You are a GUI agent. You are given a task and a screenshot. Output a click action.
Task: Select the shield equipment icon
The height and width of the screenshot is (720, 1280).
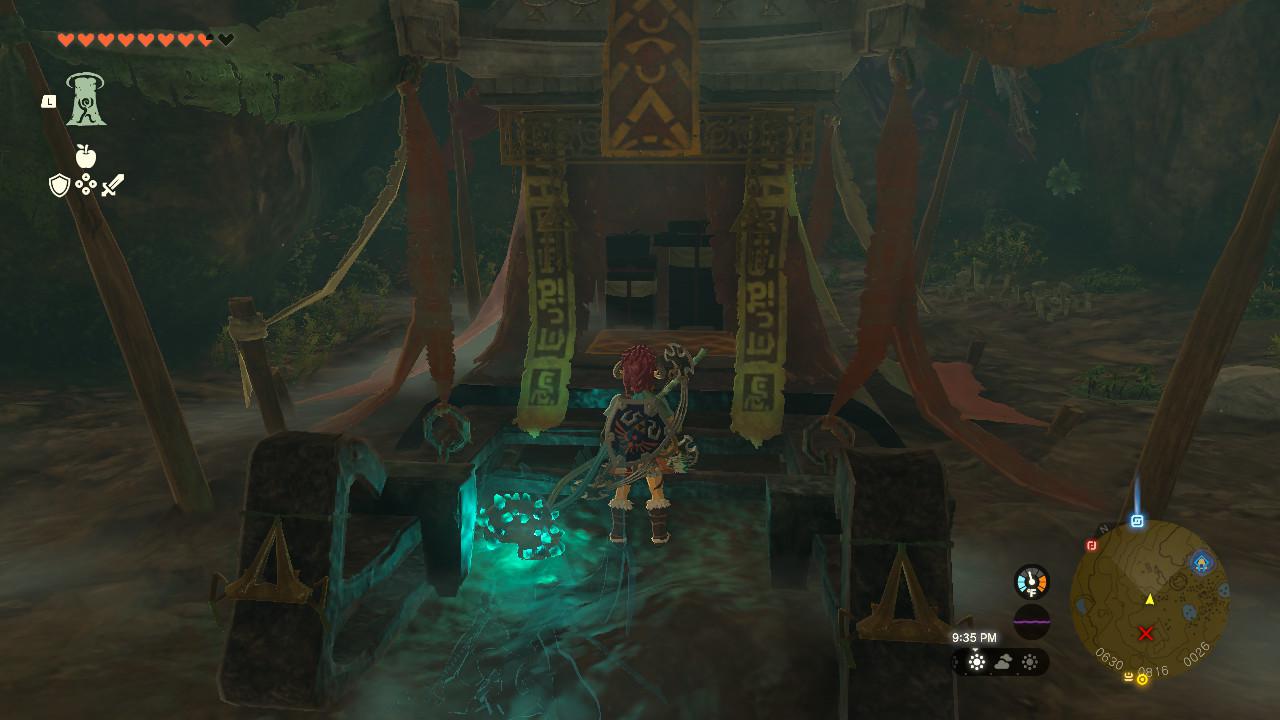point(58,183)
